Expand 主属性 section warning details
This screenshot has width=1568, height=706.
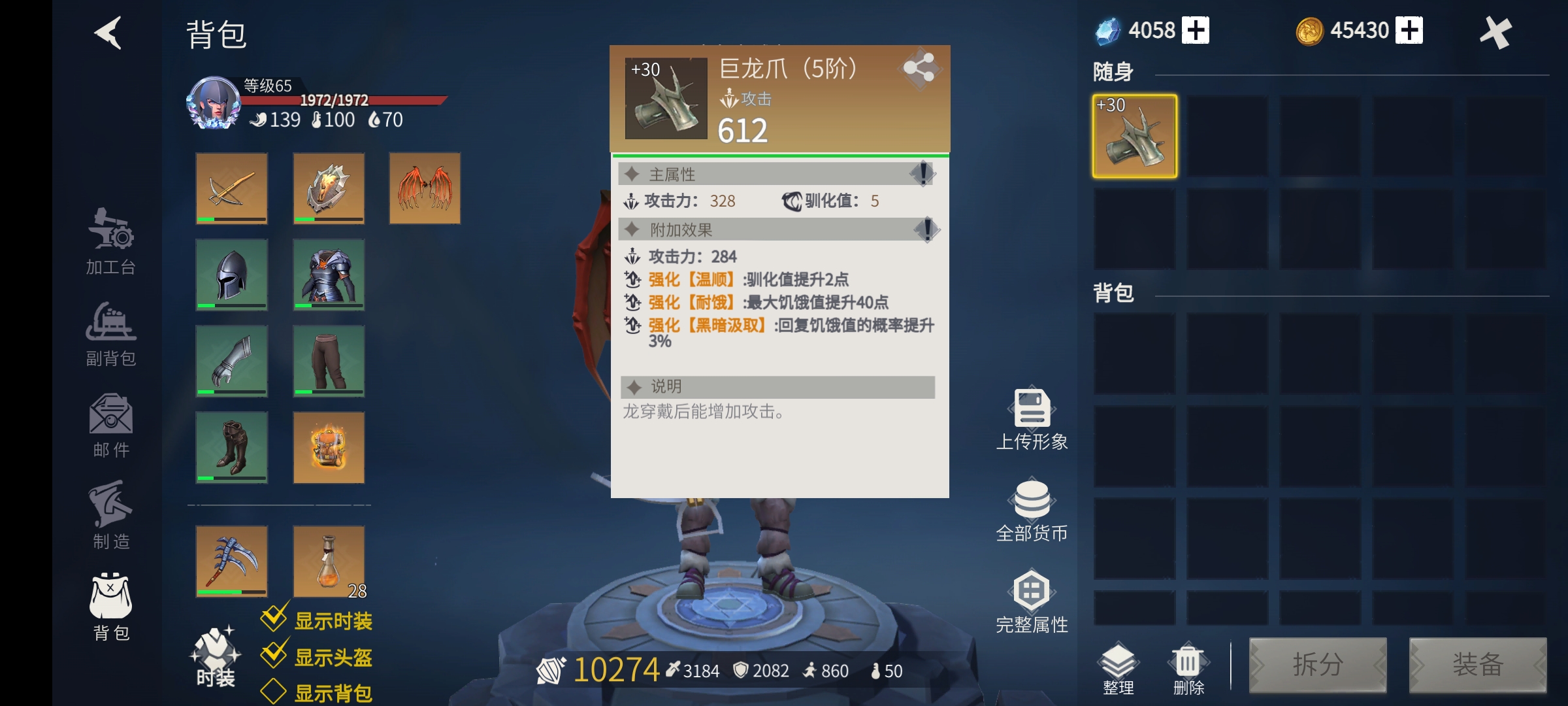click(x=924, y=174)
